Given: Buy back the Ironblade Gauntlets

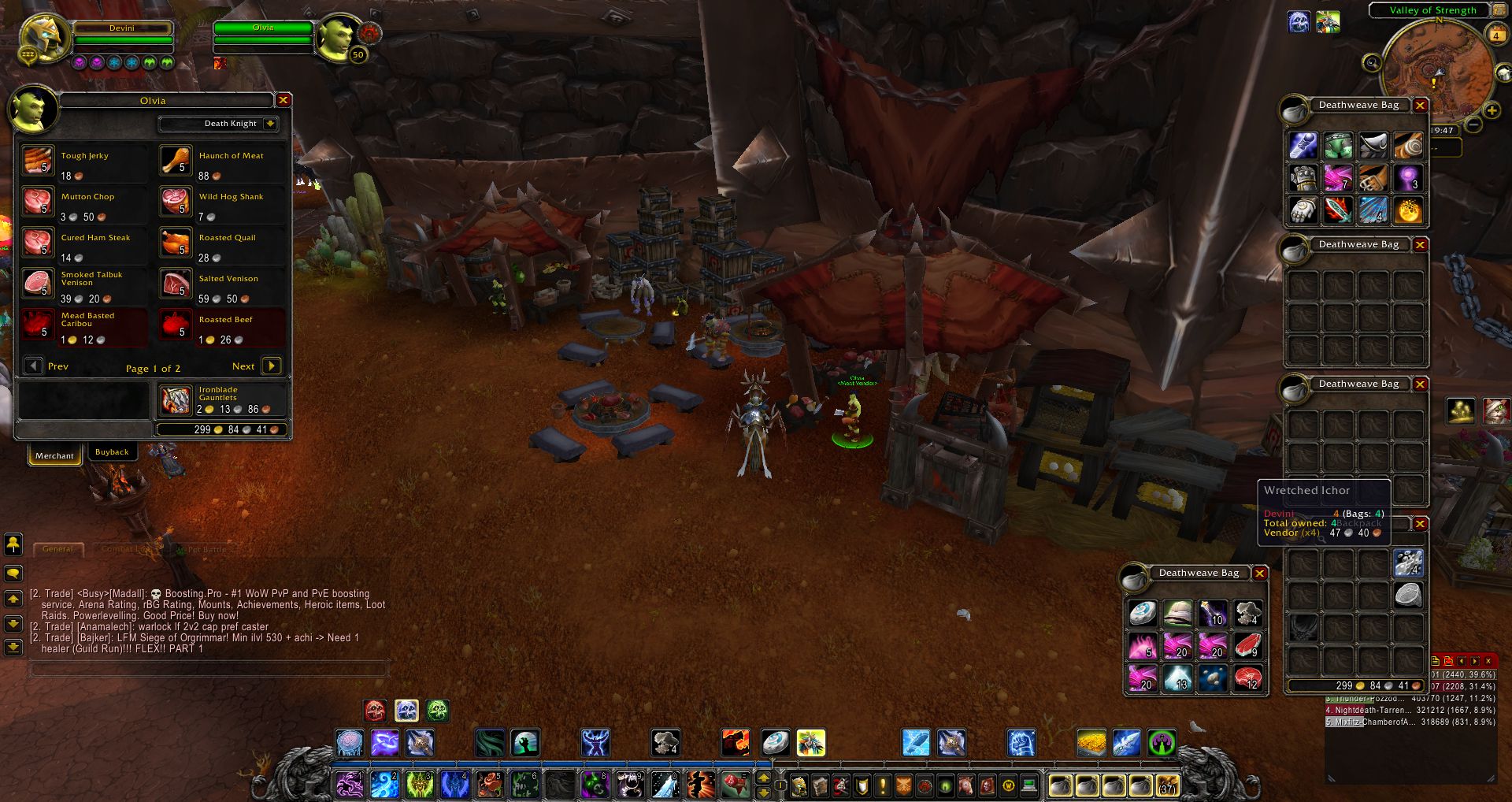Looking at the screenshot, I should tap(176, 400).
